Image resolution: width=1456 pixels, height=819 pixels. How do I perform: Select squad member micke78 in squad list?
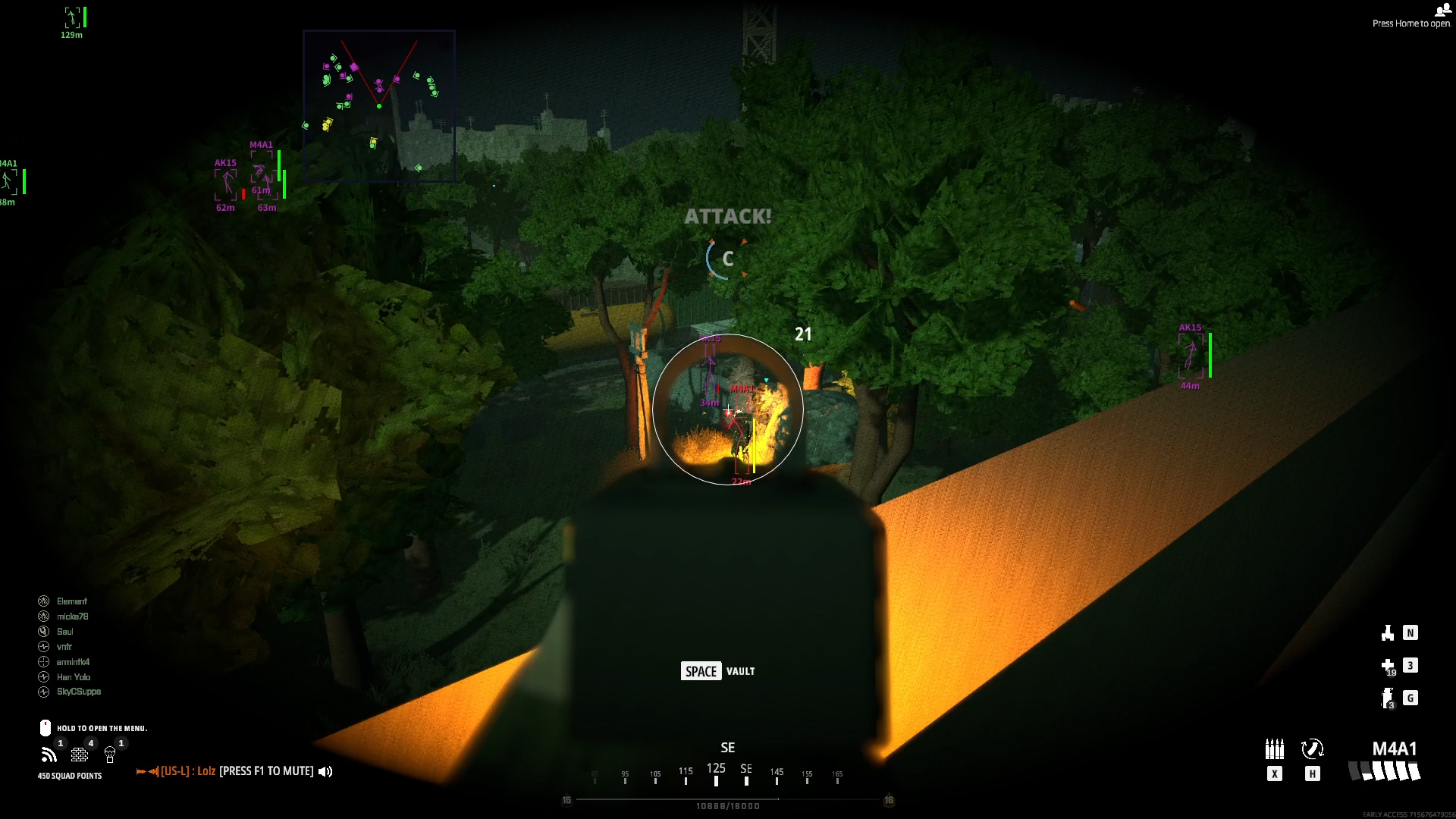click(72, 617)
